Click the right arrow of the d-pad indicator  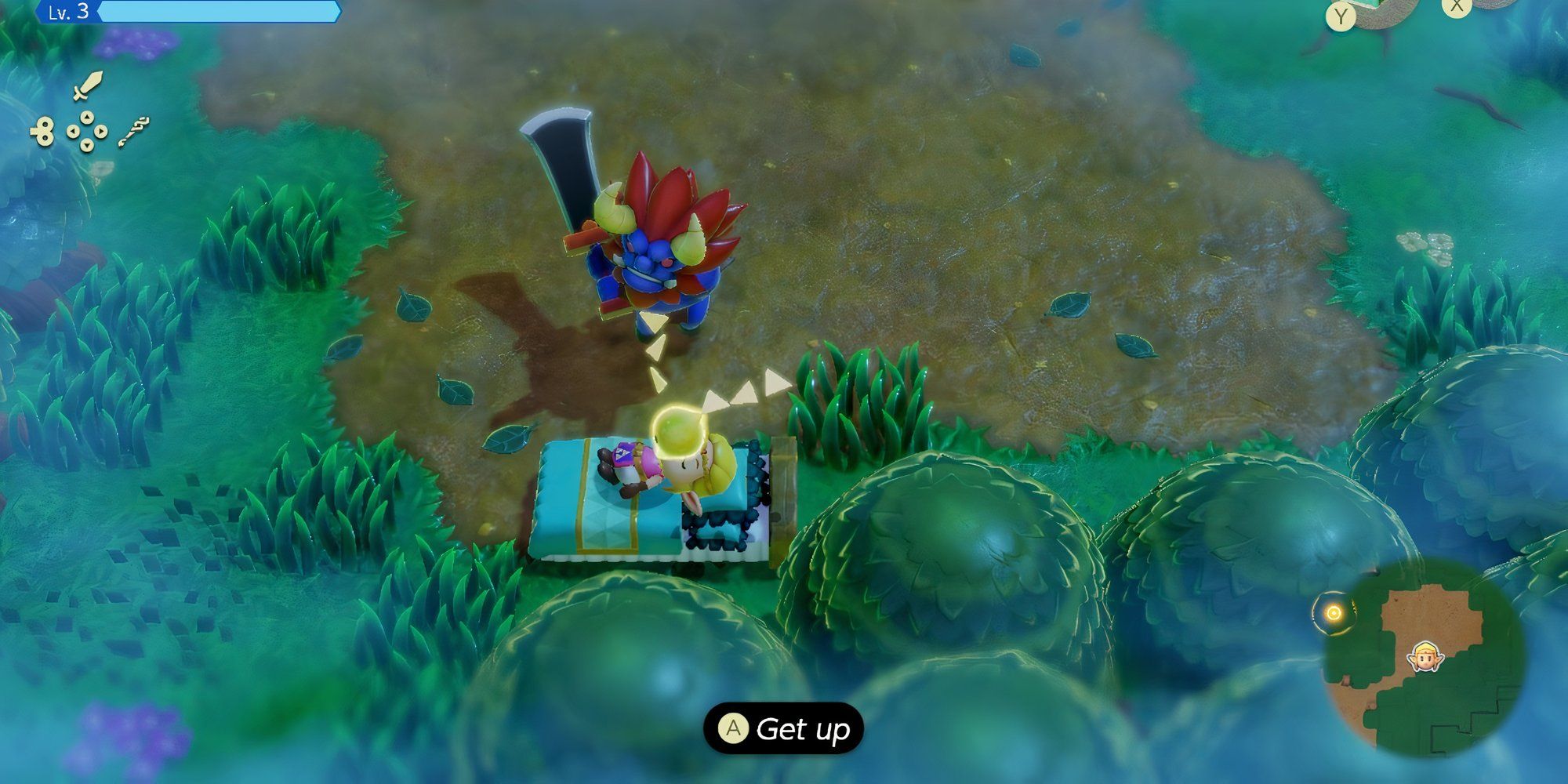101,130
